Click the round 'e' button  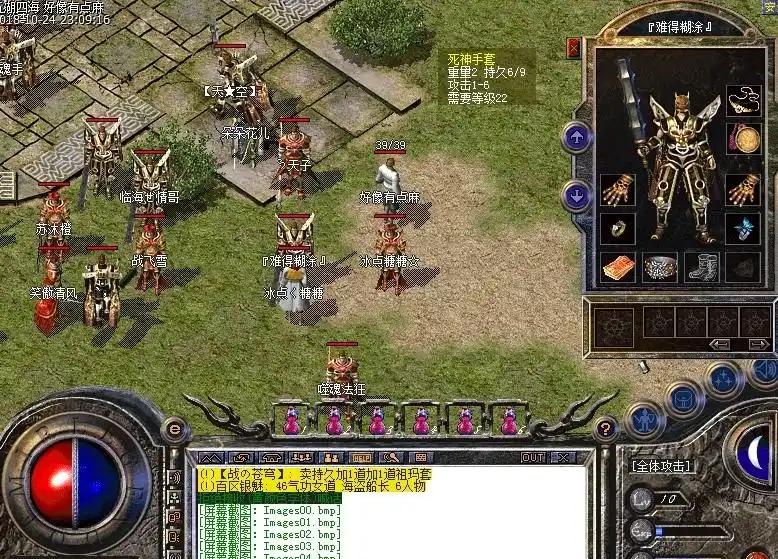tap(176, 430)
